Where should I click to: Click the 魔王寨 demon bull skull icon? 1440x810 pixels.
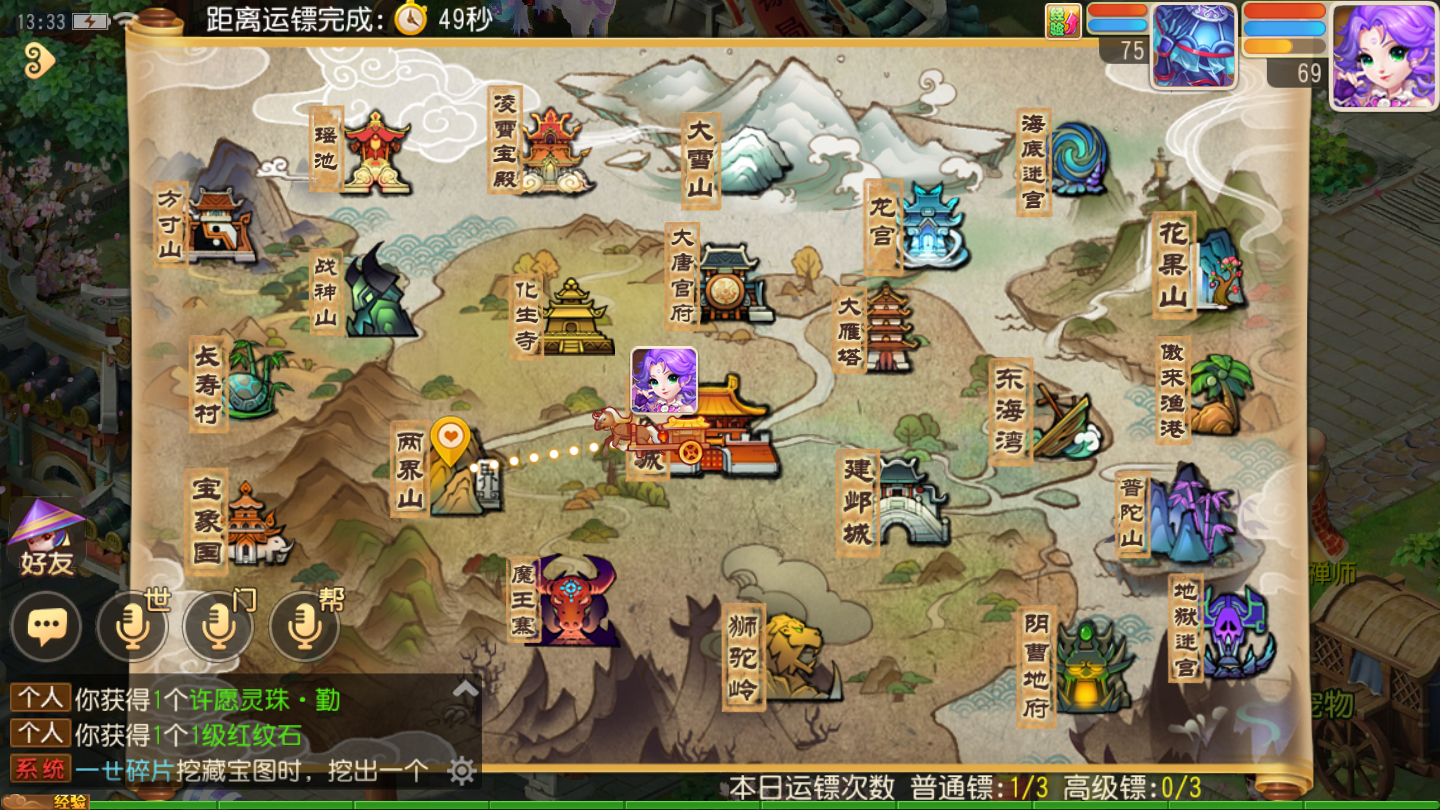tap(570, 600)
